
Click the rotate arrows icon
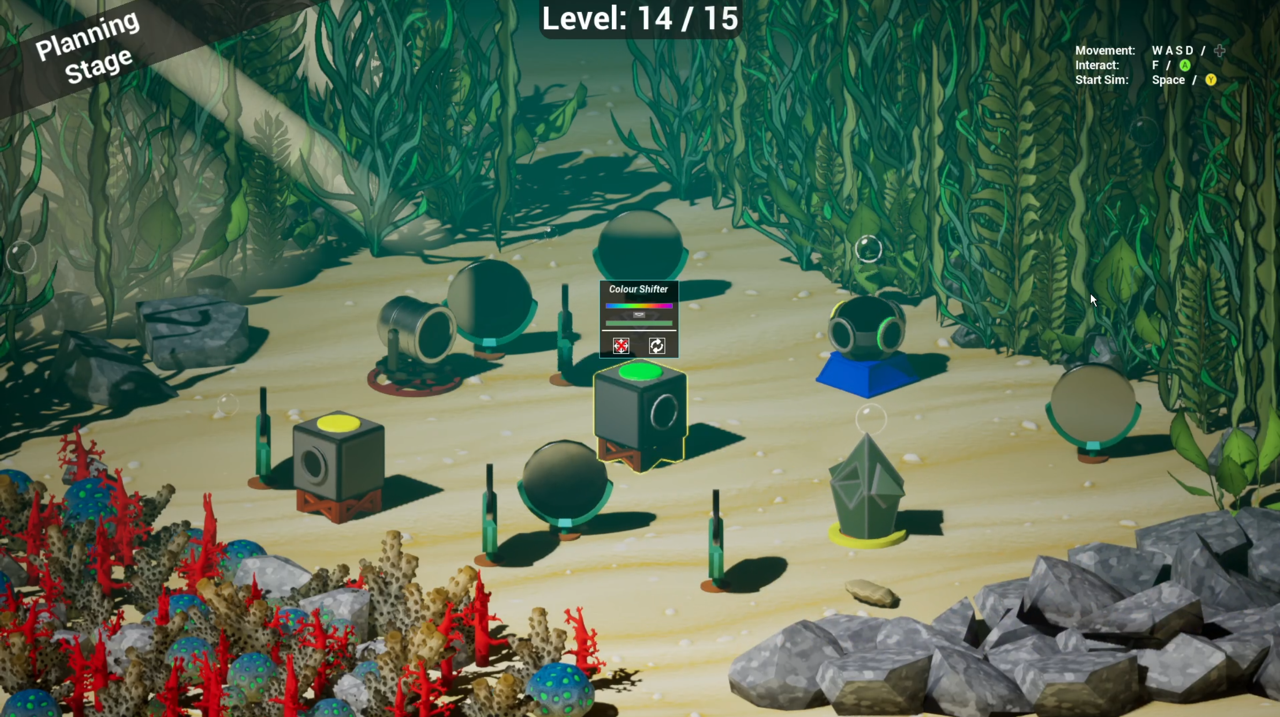point(657,346)
